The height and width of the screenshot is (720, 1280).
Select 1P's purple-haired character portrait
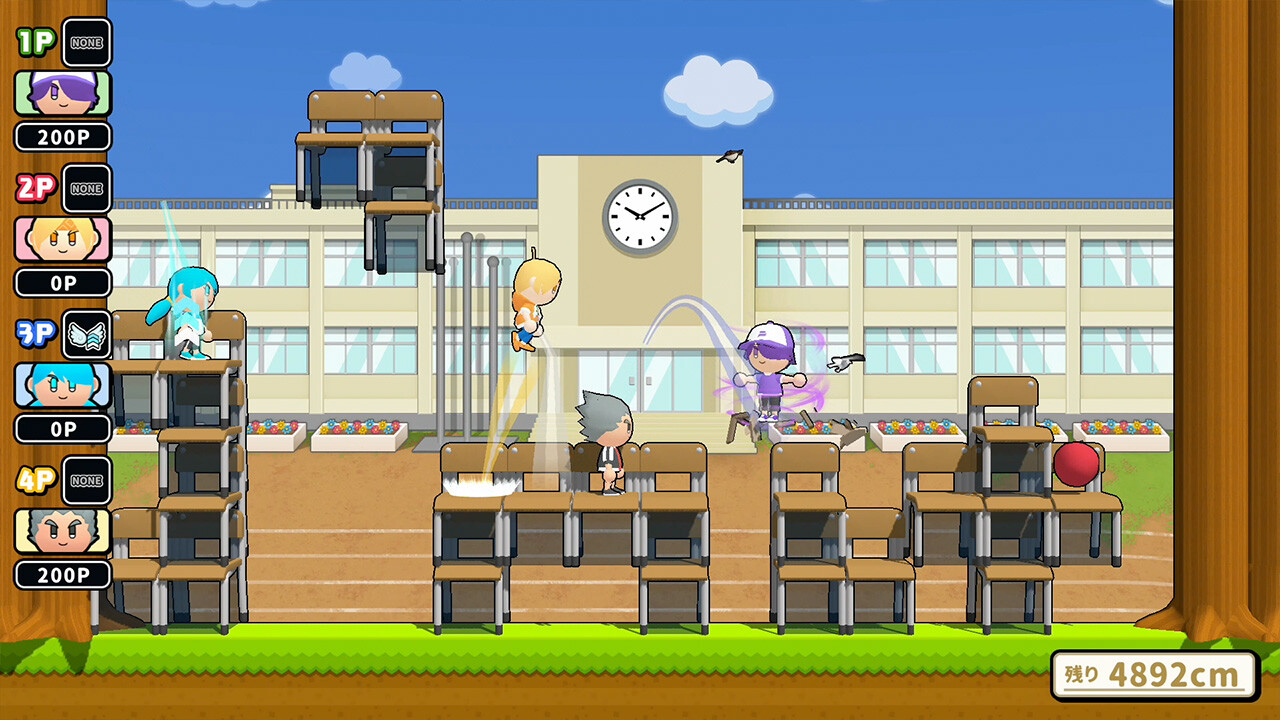tap(63, 91)
